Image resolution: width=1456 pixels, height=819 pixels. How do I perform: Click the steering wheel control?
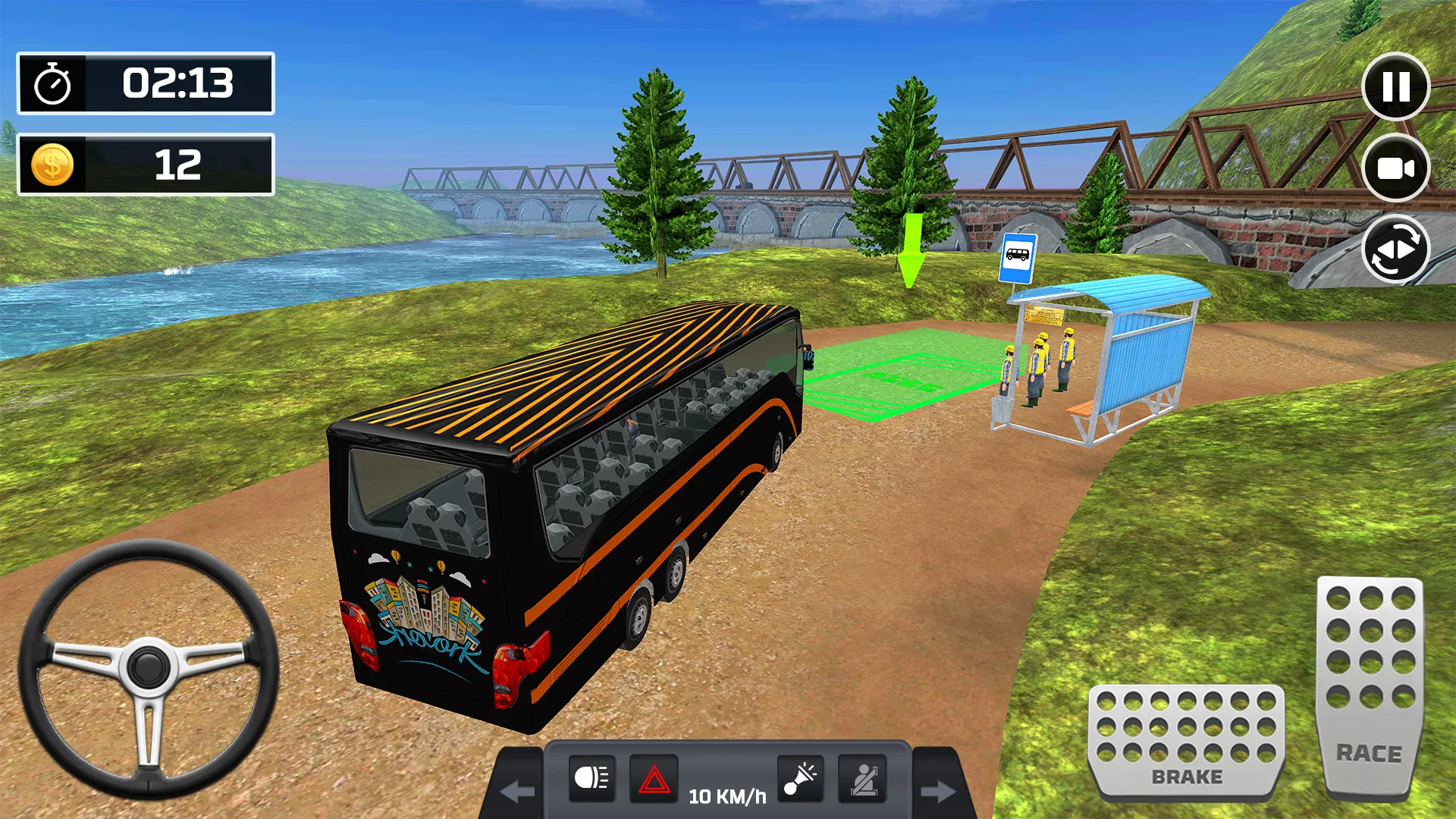tap(149, 667)
